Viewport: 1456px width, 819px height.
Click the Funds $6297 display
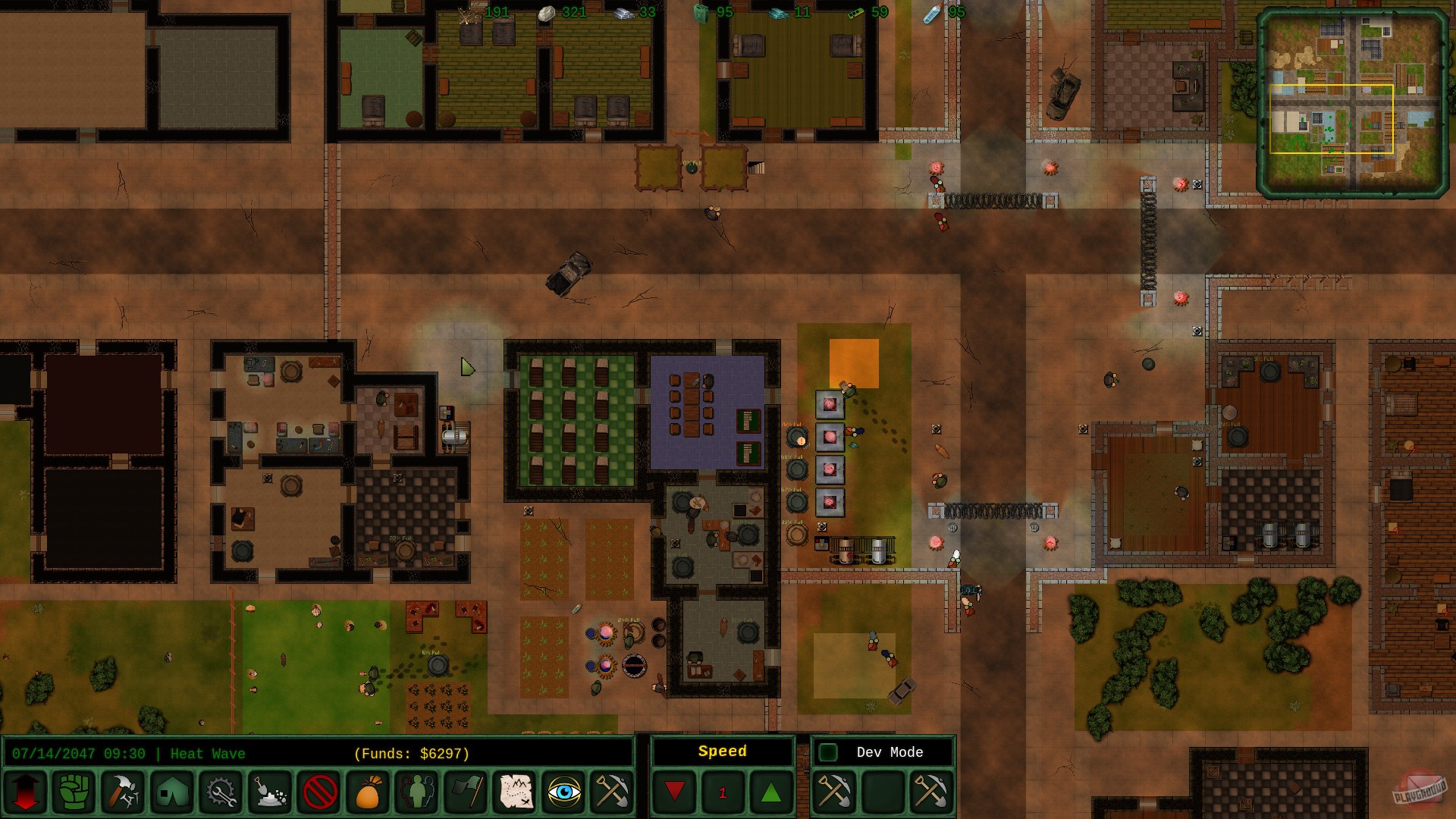[413, 753]
